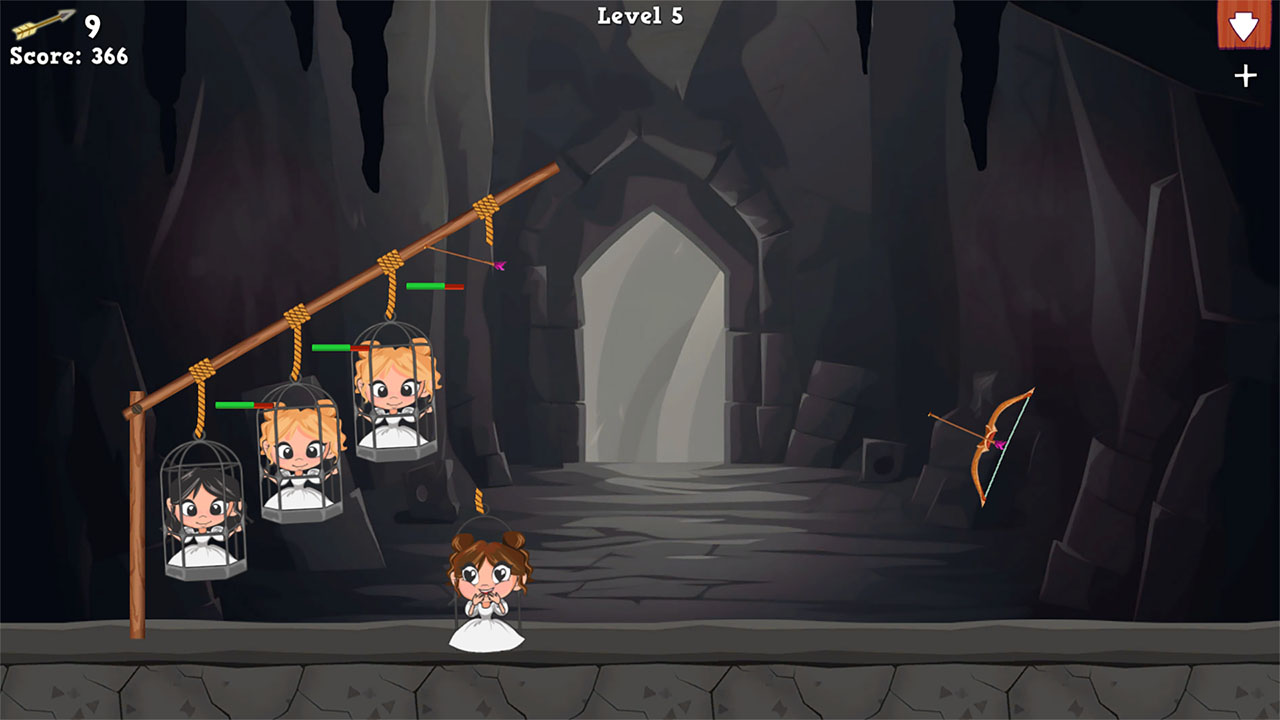This screenshot has width=1280, height=720.
Task: Select the plus icon below the banner
Action: (1245, 73)
